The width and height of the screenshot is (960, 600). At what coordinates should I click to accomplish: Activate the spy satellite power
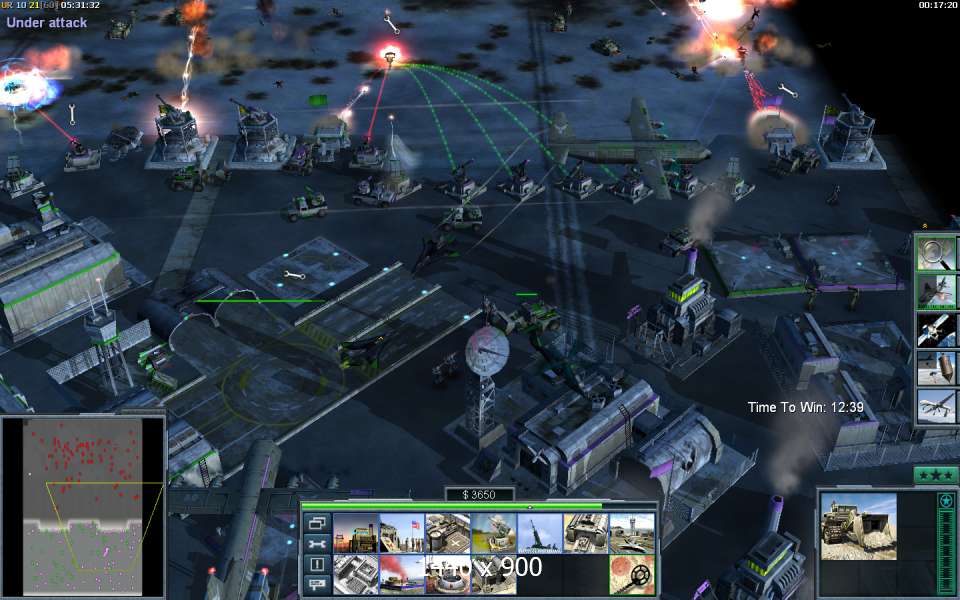pyautogui.click(x=936, y=329)
